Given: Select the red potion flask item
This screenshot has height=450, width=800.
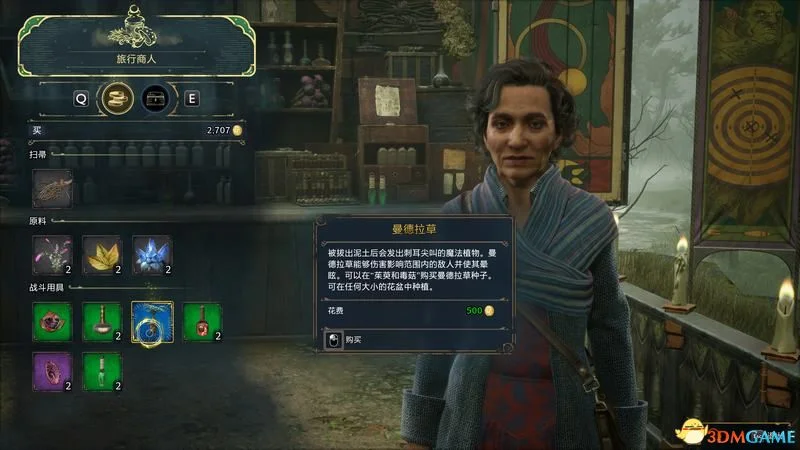Looking at the screenshot, I should pyautogui.click(x=202, y=322).
